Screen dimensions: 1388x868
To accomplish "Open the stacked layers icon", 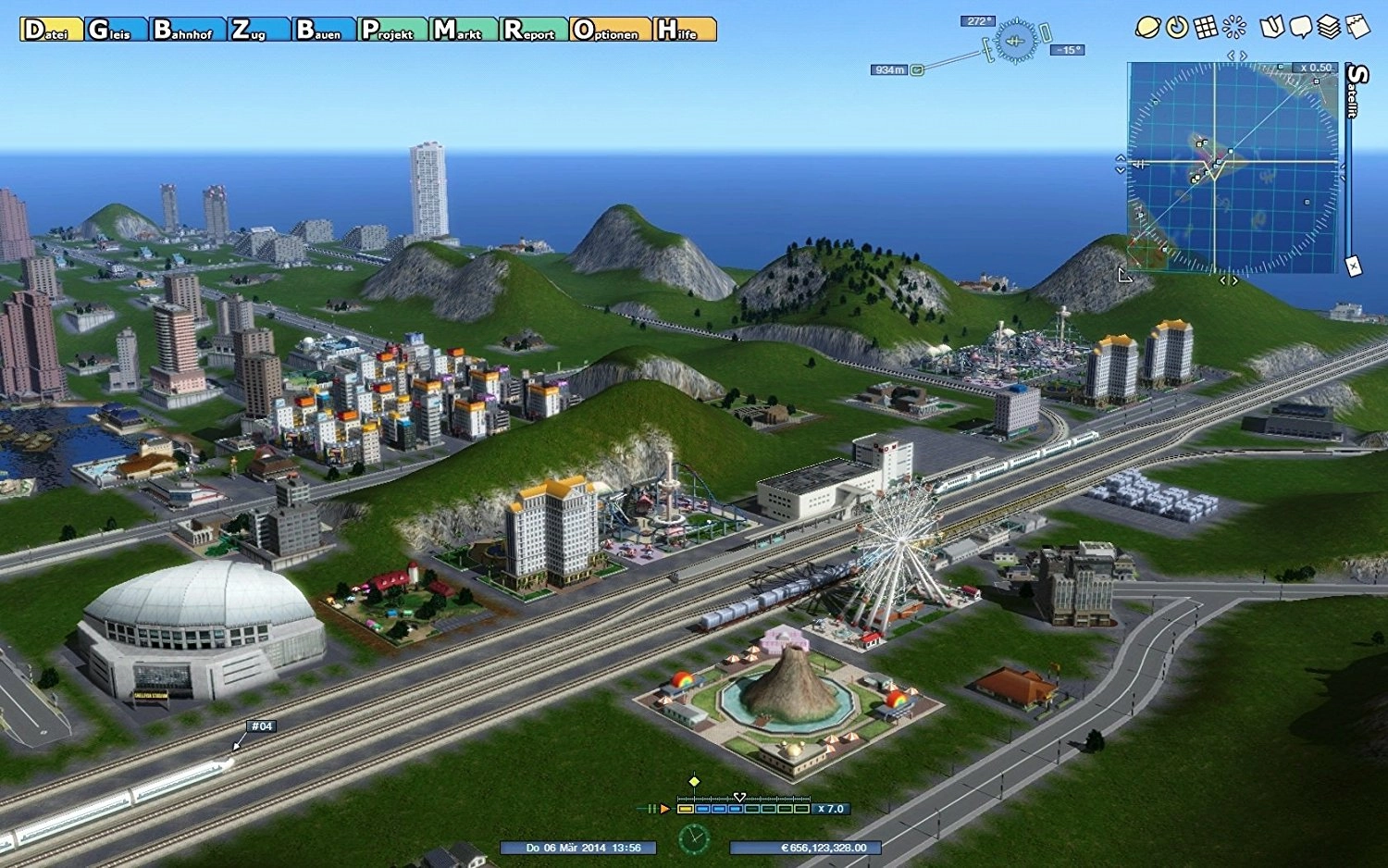I will pos(1329,27).
